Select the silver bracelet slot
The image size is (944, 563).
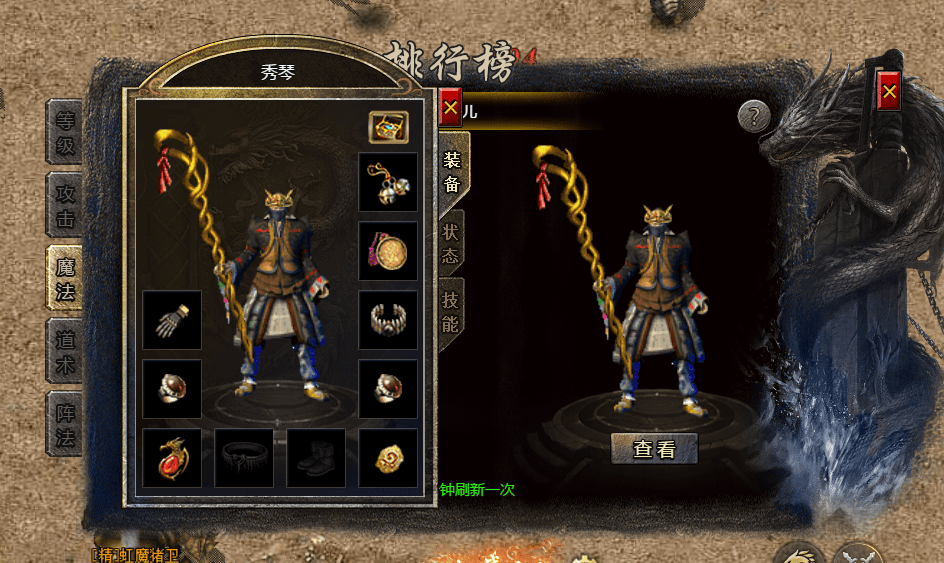point(388,320)
